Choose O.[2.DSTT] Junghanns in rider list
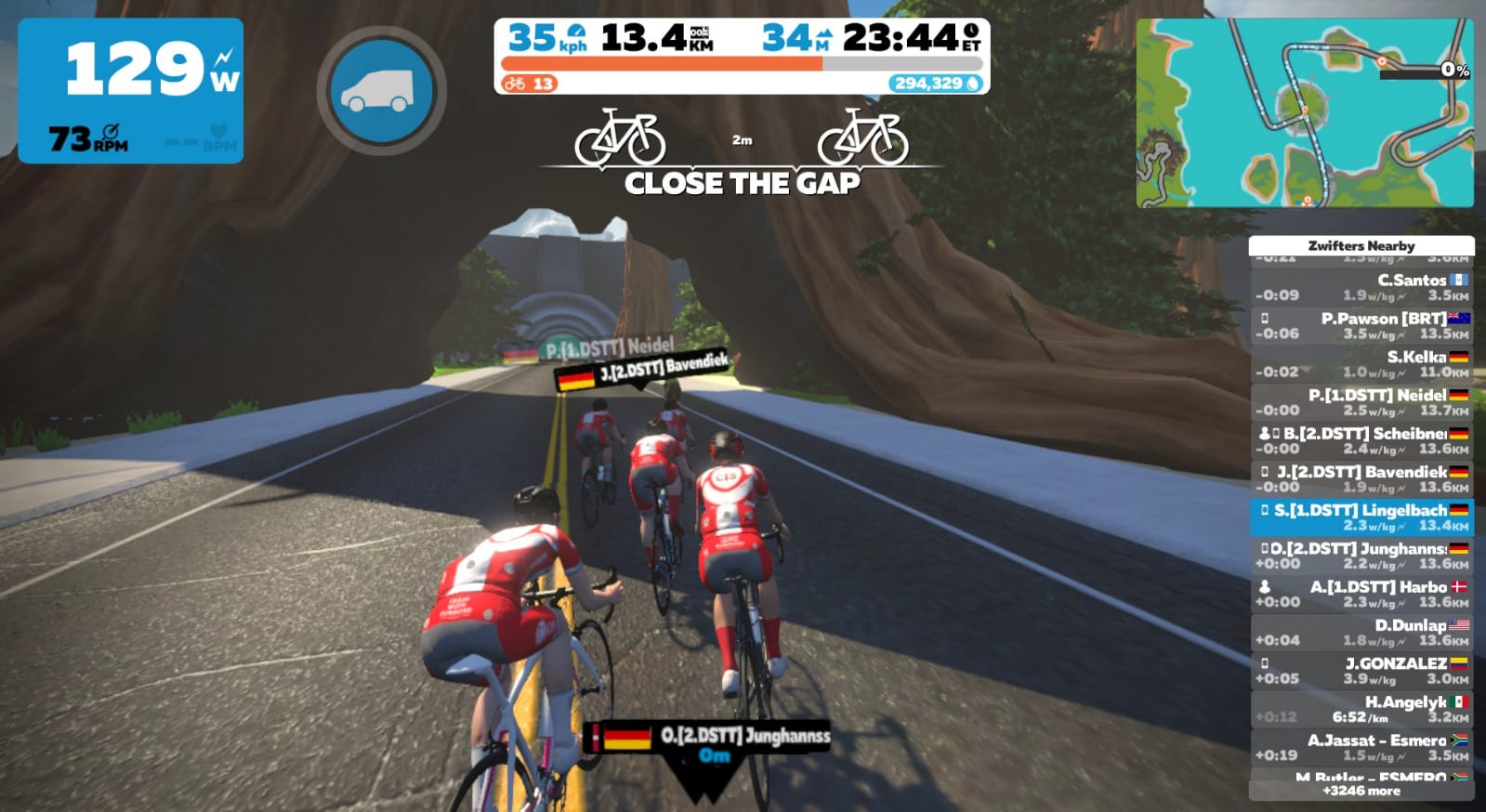 tap(1361, 556)
